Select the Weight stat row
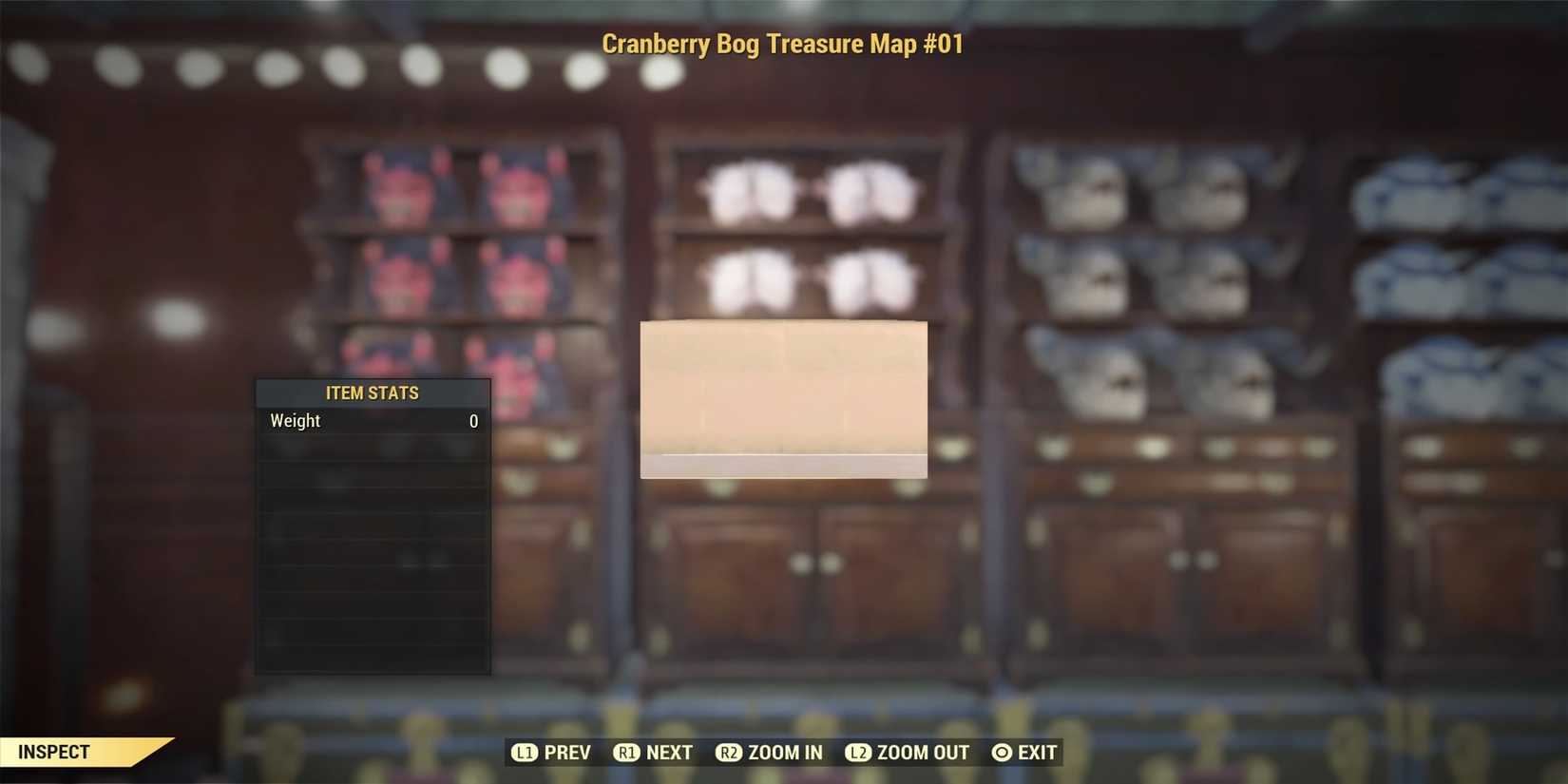 (371, 421)
